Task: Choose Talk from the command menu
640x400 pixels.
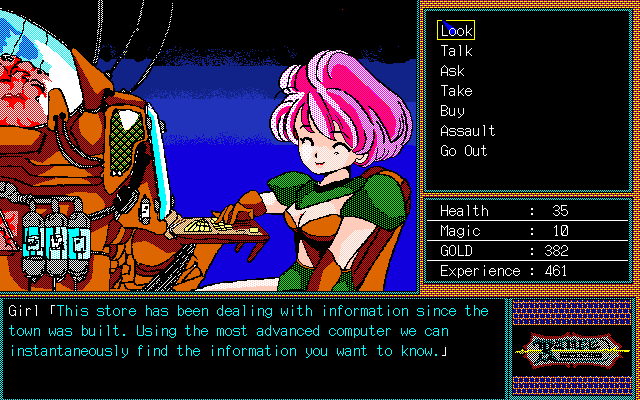Action: point(456,51)
